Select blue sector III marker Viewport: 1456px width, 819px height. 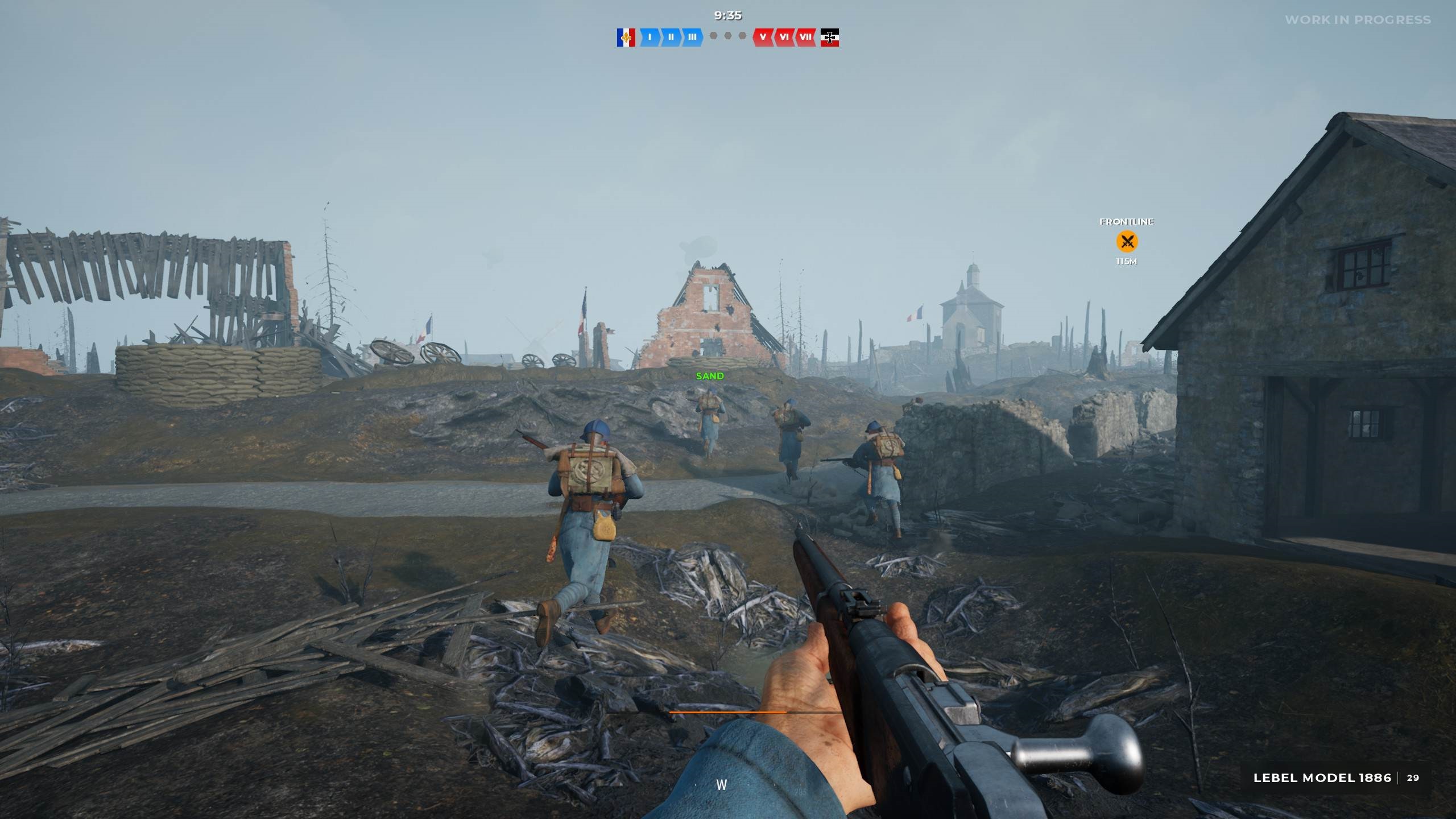pyautogui.click(x=692, y=38)
